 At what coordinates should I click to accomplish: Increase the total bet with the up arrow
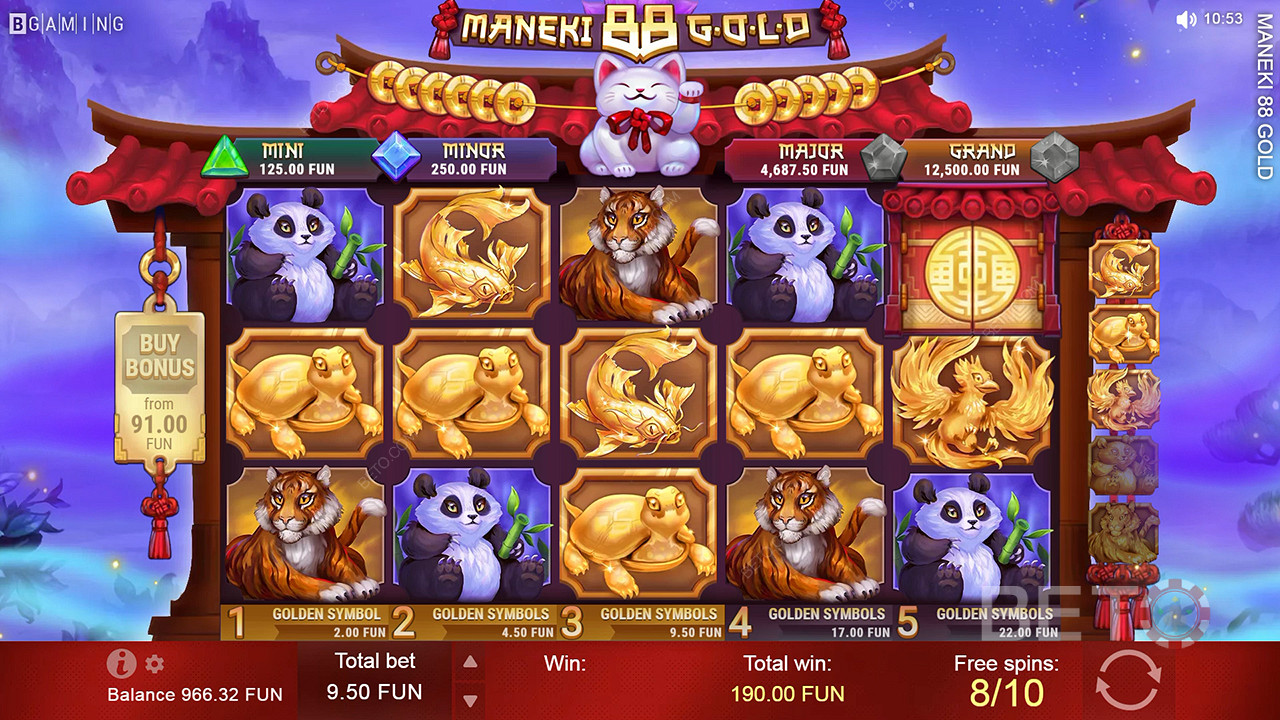(470, 662)
